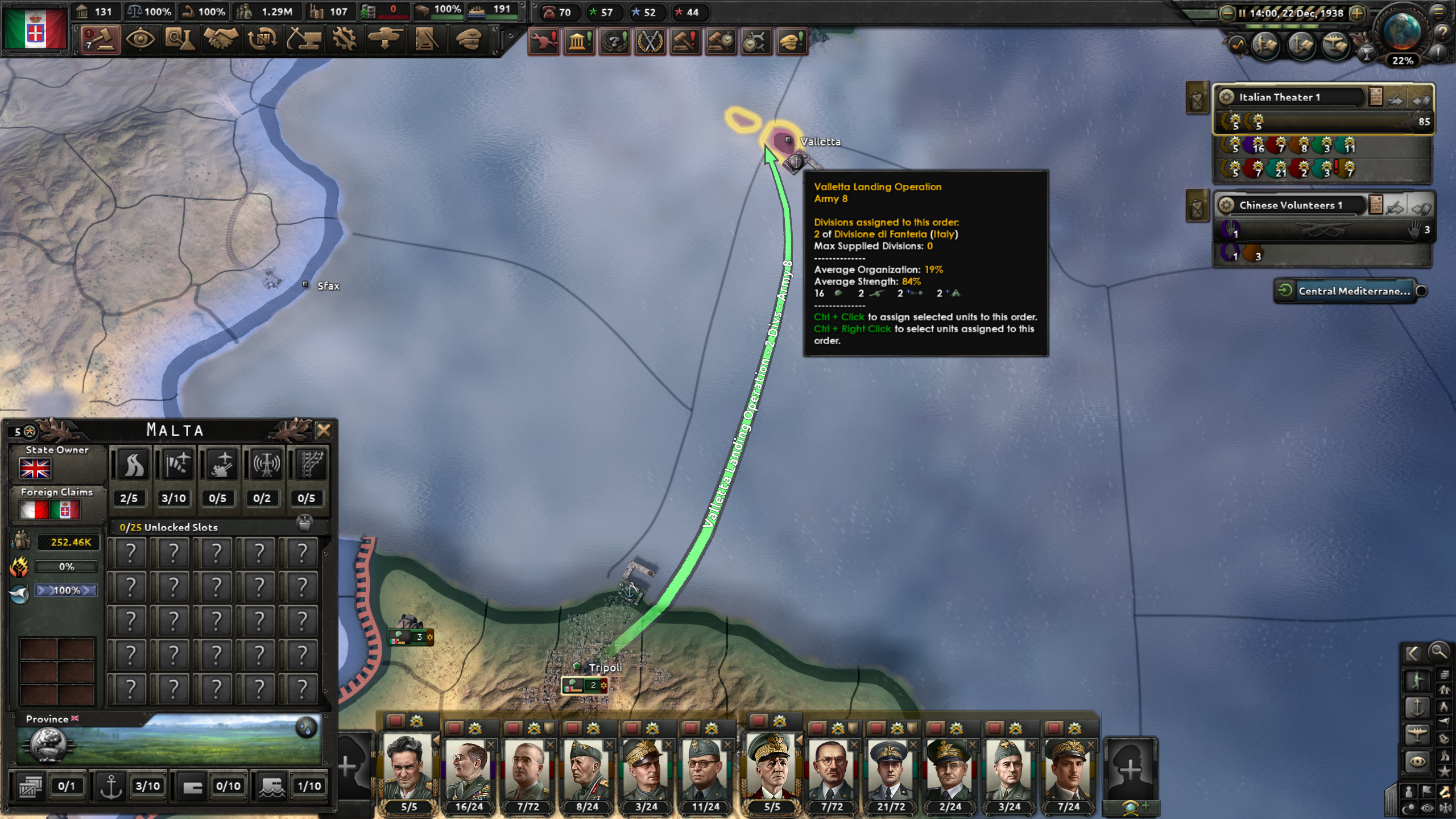Open the music player note icon
This screenshot has height=819, width=1456.
coord(1236,45)
